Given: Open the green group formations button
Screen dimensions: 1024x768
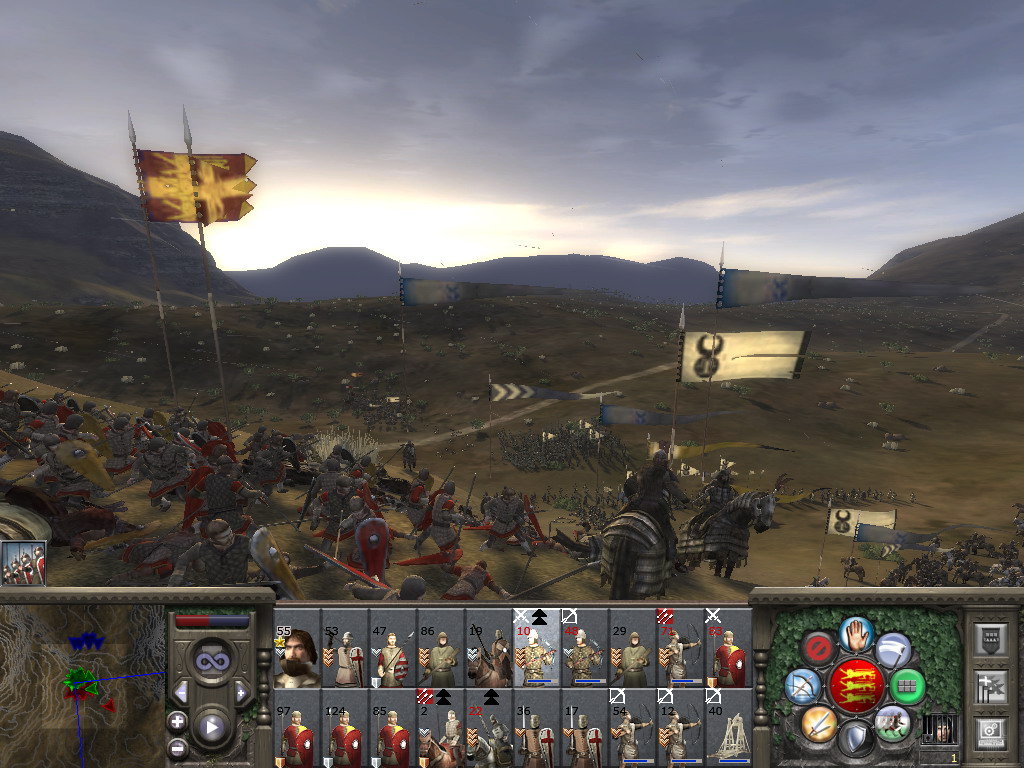Looking at the screenshot, I should (x=907, y=686).
